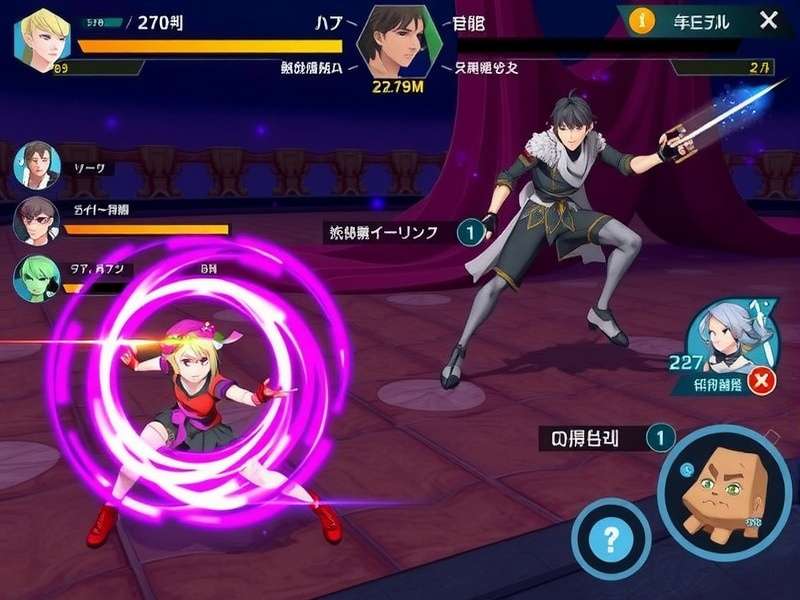Choose the green-faced party member portrait
The image size is (800, 600).
click(37, 277)
